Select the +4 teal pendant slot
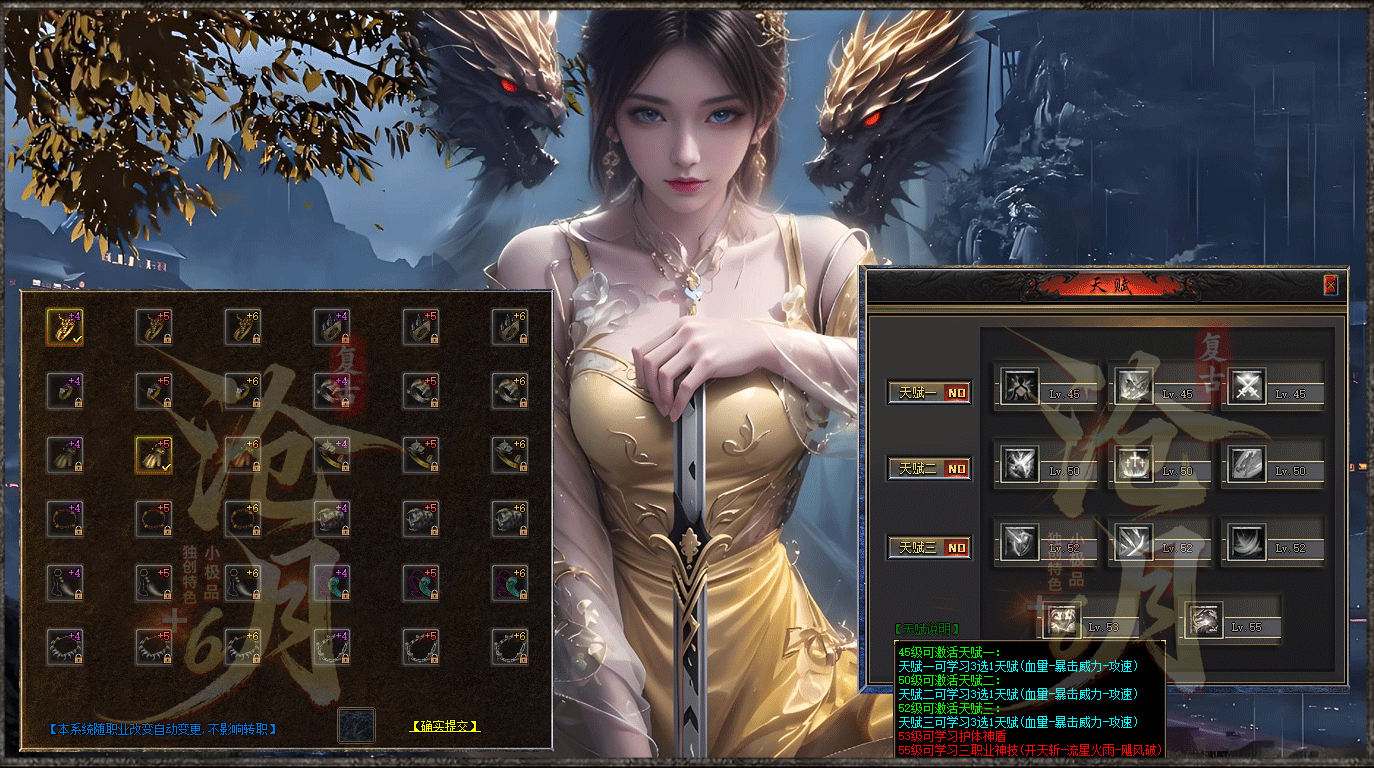Screen dimensions: 1374x768 pyautogui.click(x=331, y=583)
